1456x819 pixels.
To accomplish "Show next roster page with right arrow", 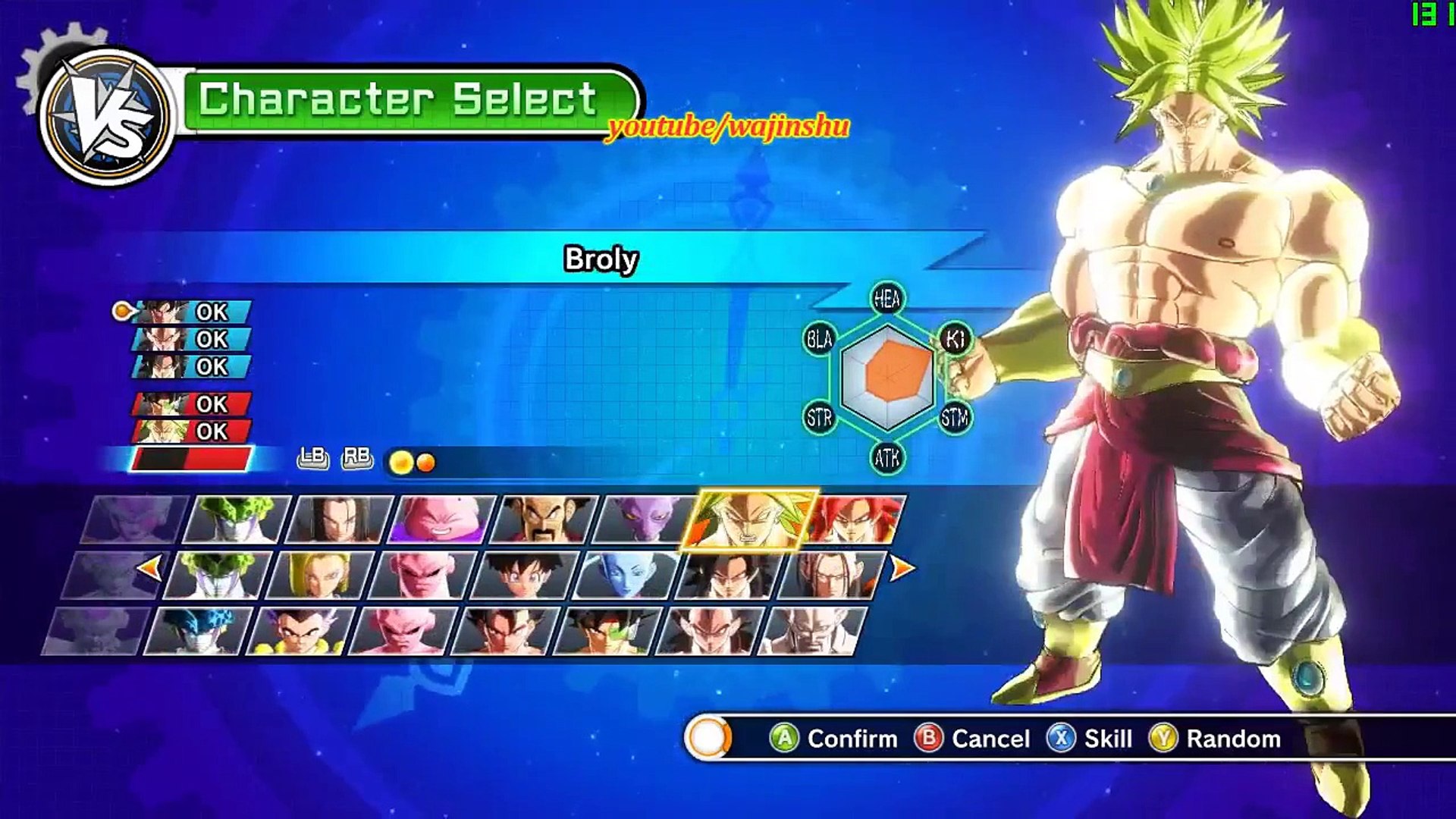I will [901, 567].
